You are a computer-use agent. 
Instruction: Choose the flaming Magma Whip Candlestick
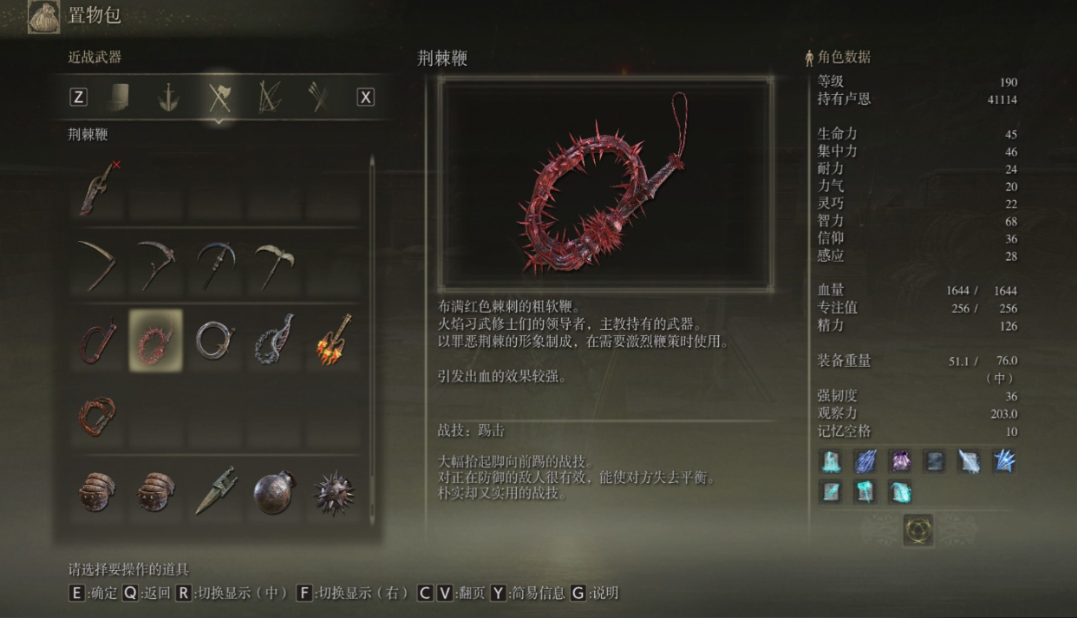point(332,339)
